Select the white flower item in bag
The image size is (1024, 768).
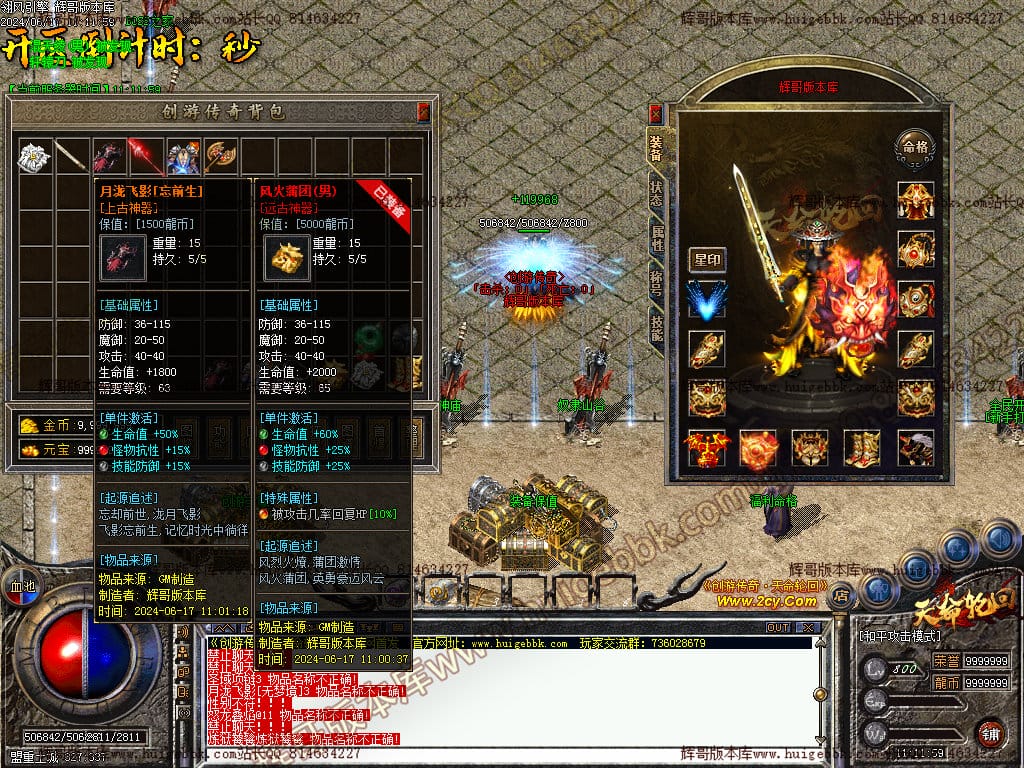[x=35, y=156]
